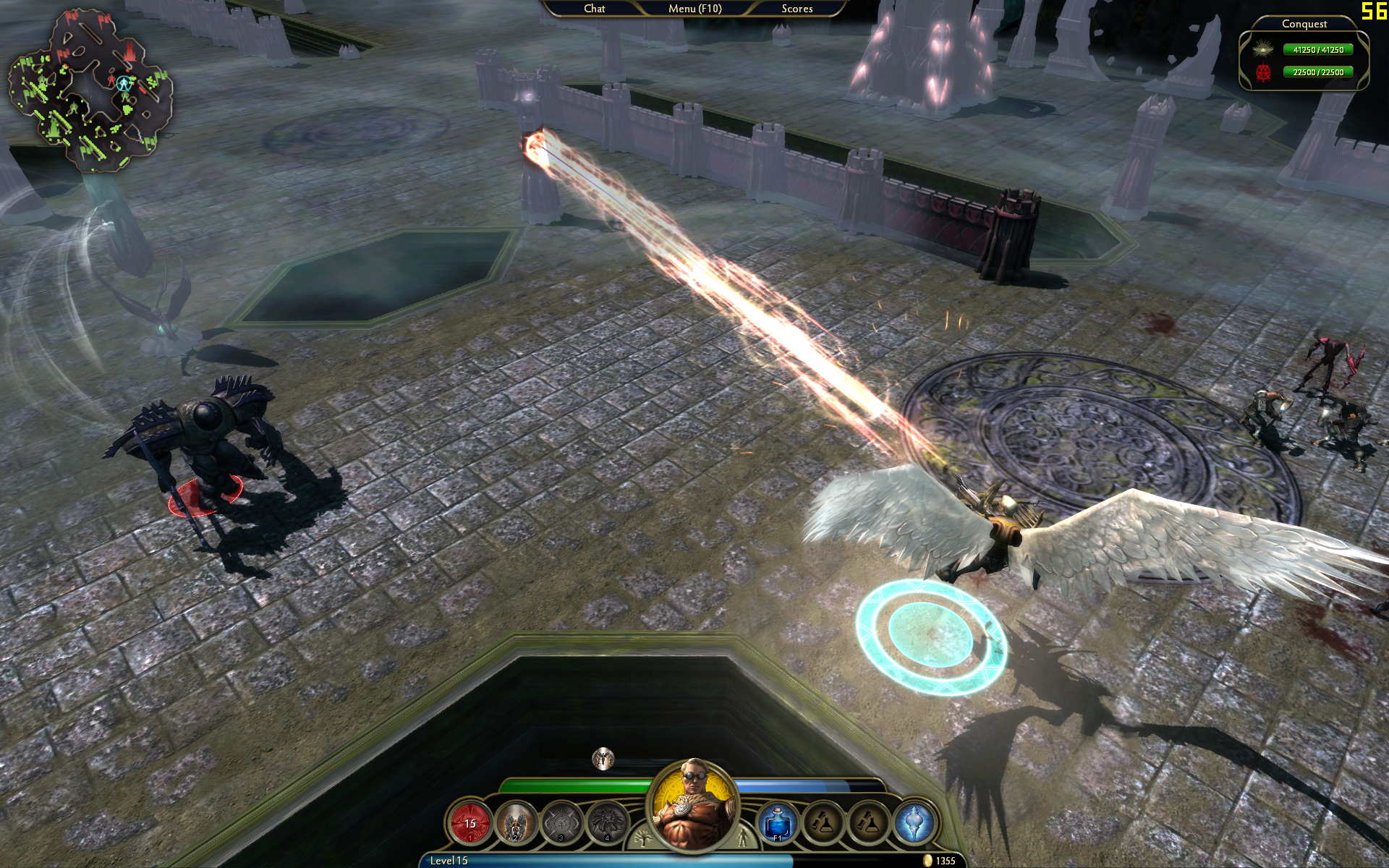Use the winged angel ability in slot 2
The width and height of the screenshot is (1389, 868).
(516, 823)
